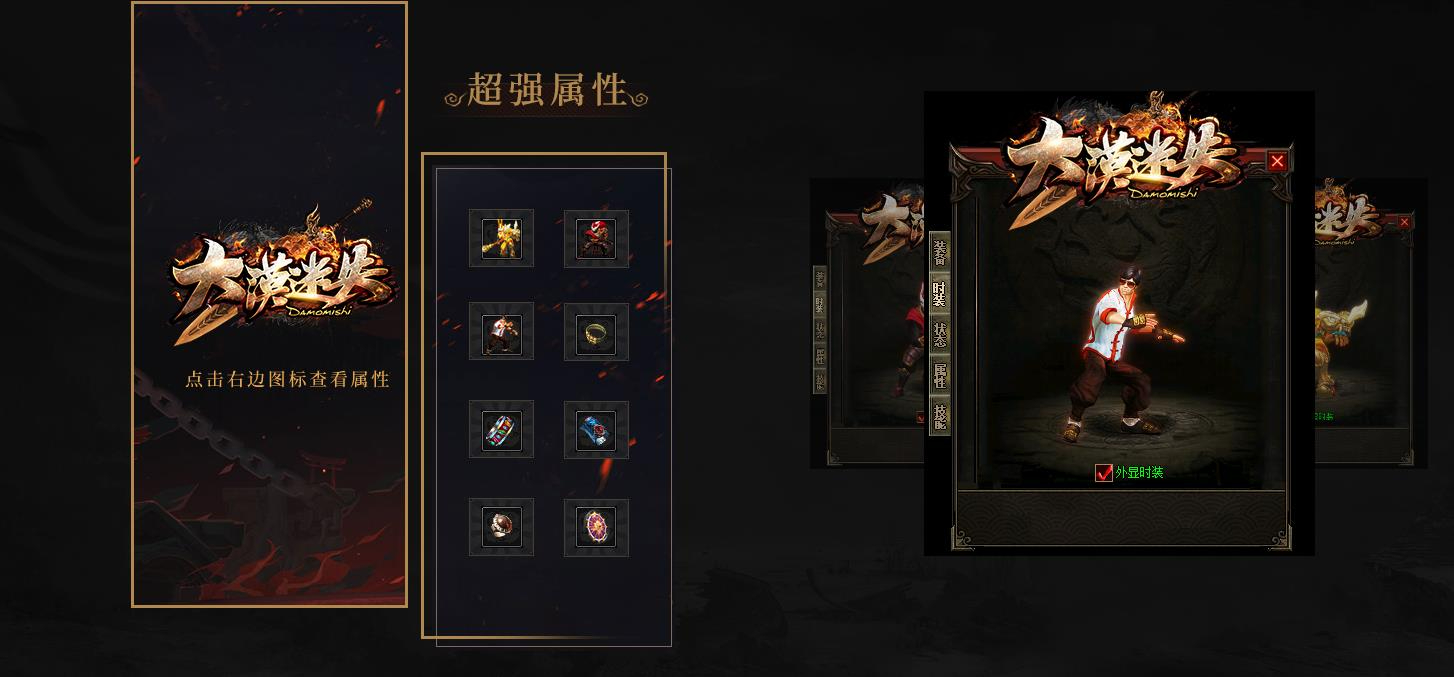Select the plain gold ring icon
Image resolution: width=1454 pixels, height=677 pixels.
(x=596, y=333)
